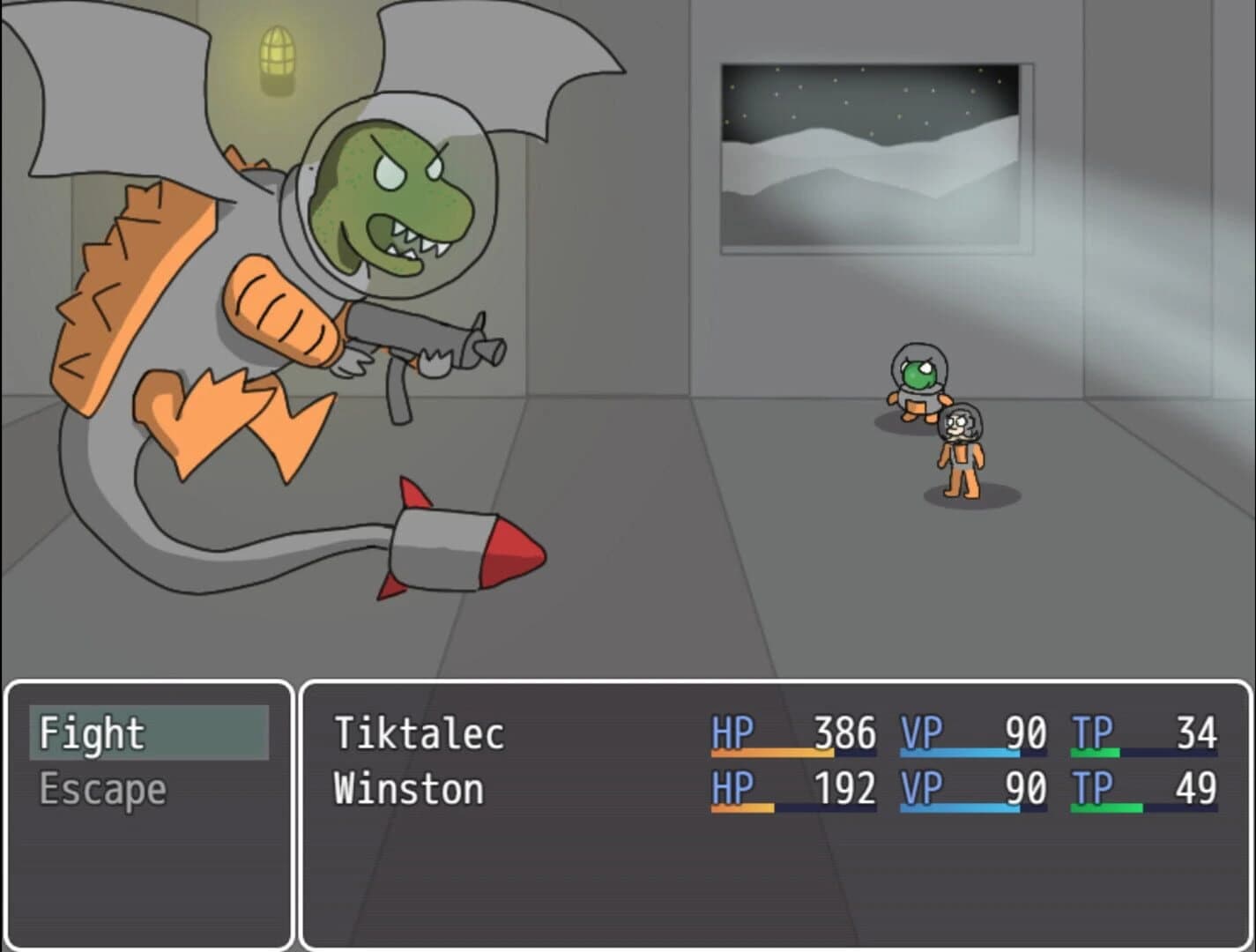Select the Fight command
The image size is (1256, 952).
(93, 731)
